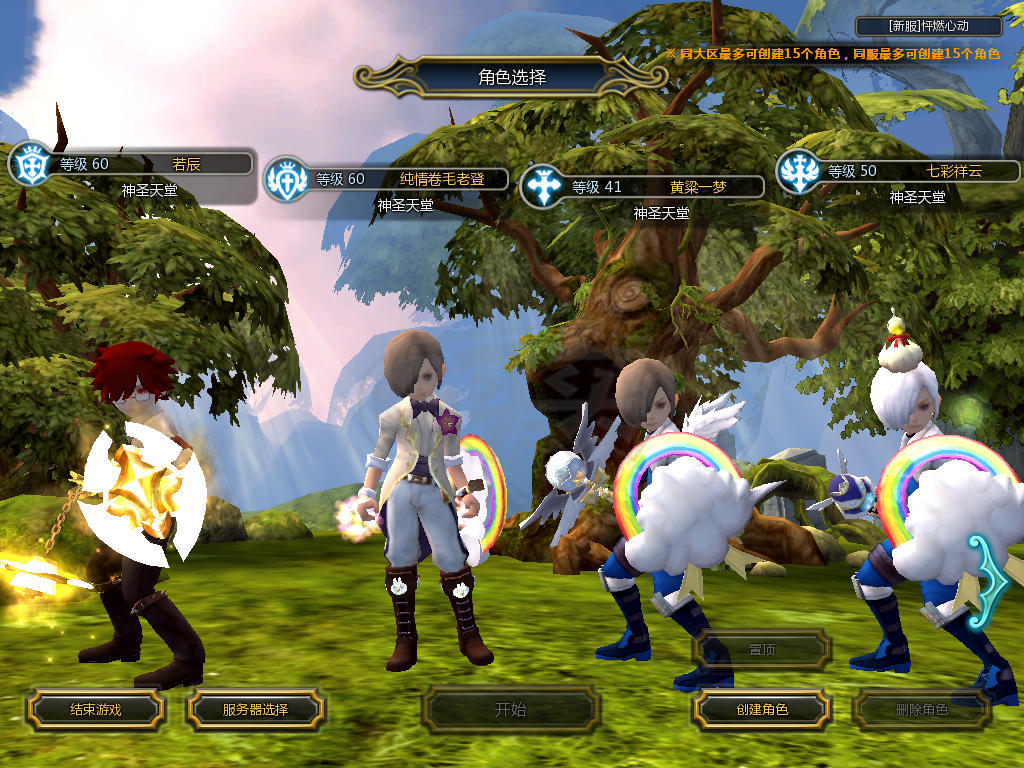Click the 结束游戏 (End Game) button
This screenshot has width=1024, height=768.
pos(95,710)
